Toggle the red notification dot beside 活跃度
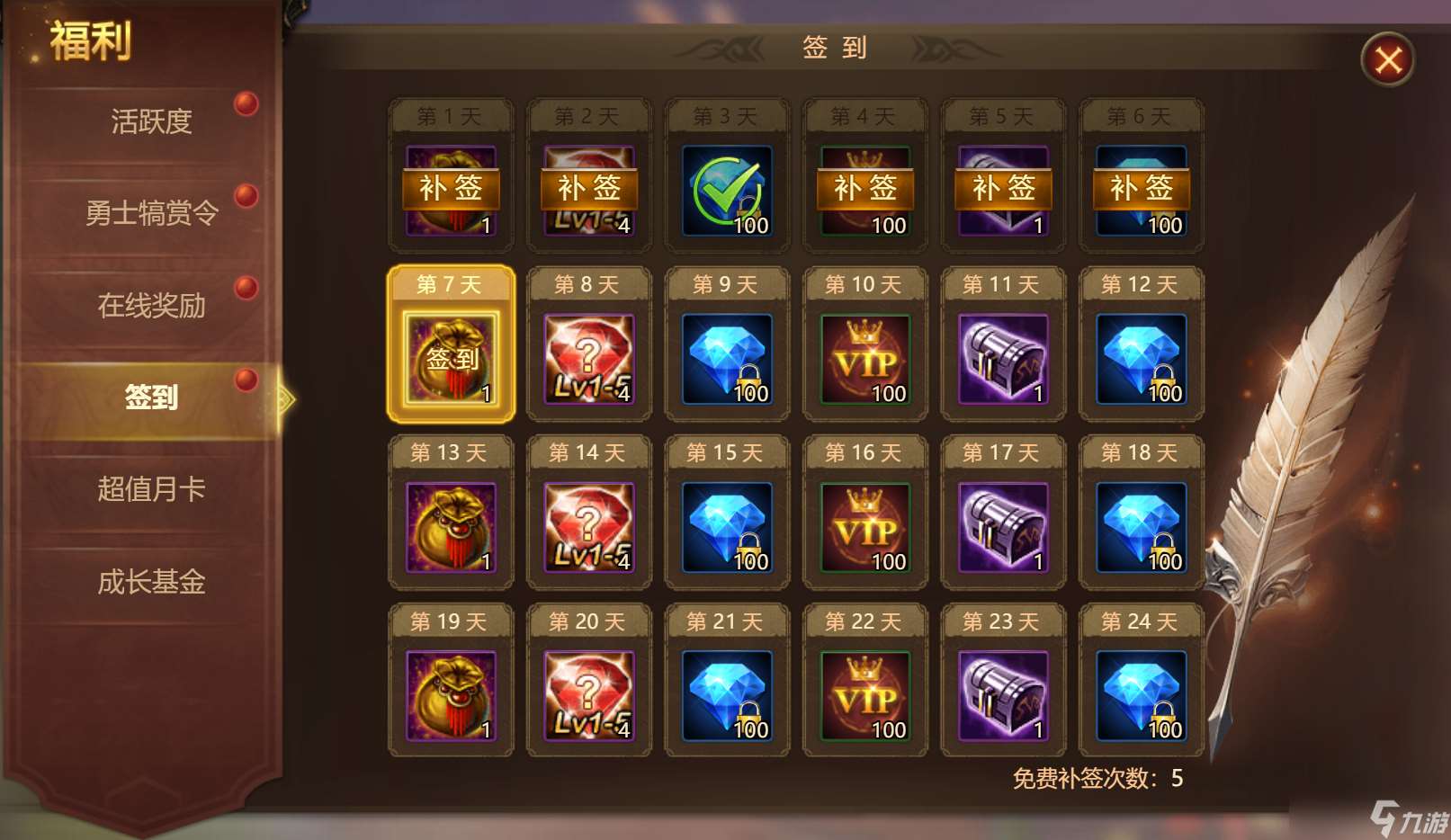 (246, 103)
